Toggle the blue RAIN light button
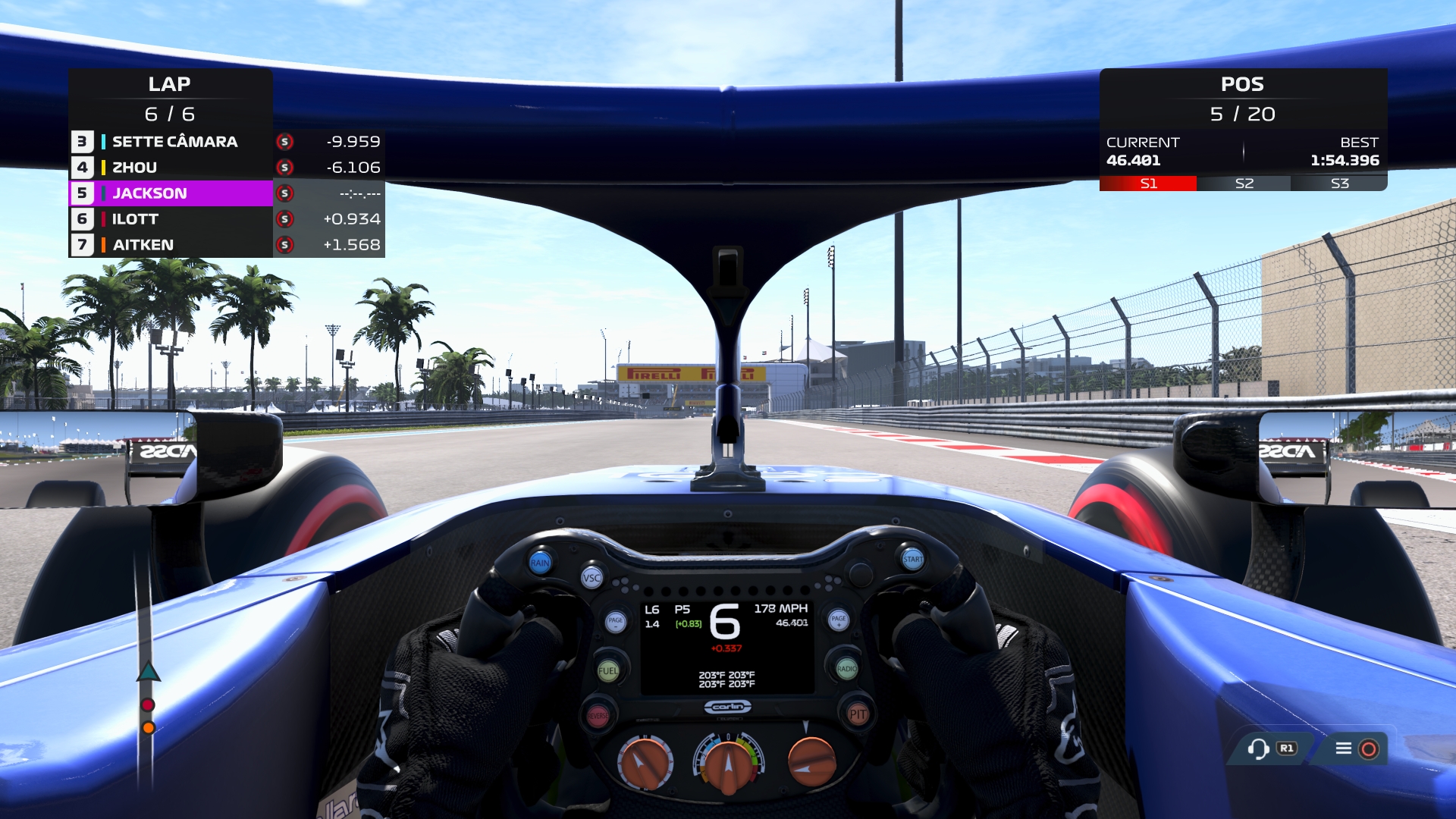The height and width of the screenshot is (819, 1456). 540,563
